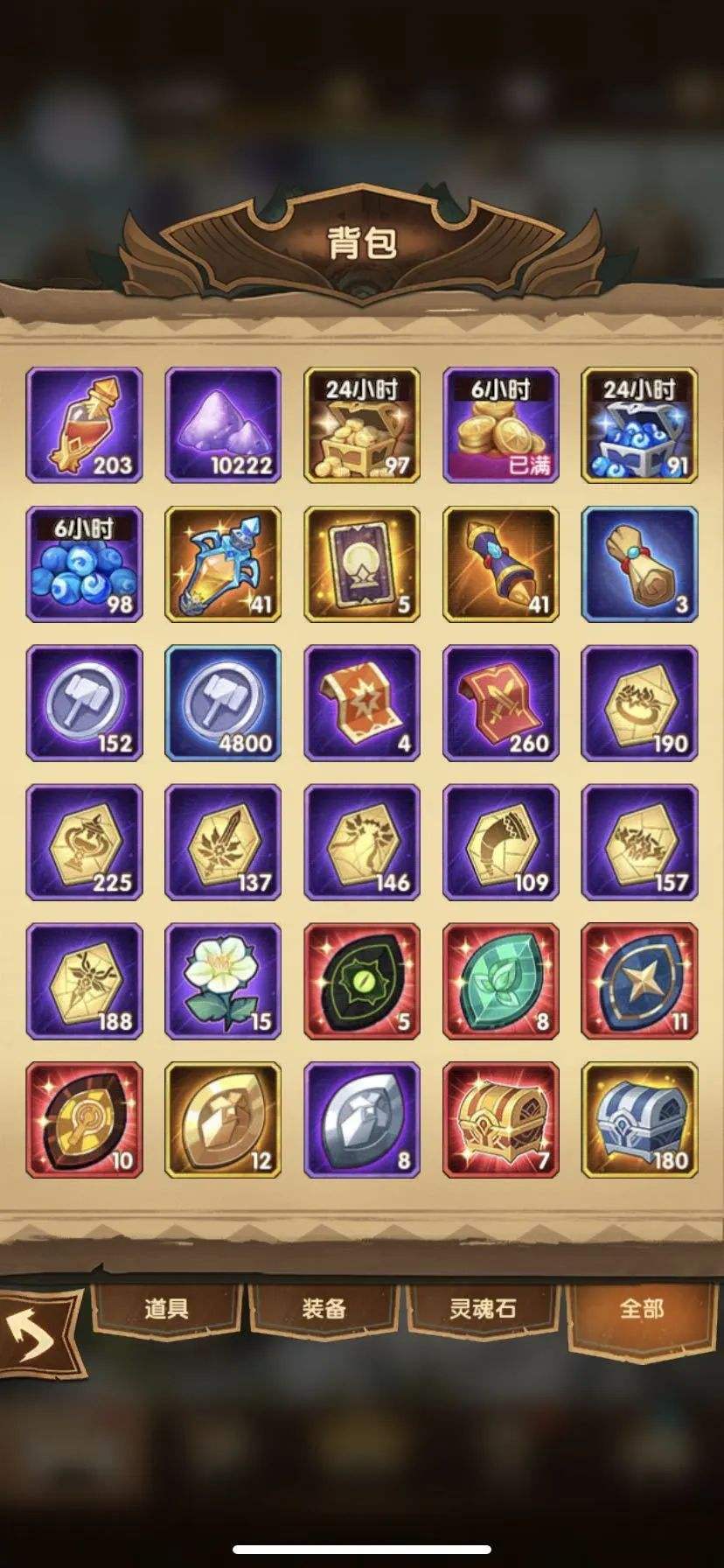Screen dimensions: 724x1568
Task: Select the silver-blue chest with 180 count
Action: click(639, 1120)
